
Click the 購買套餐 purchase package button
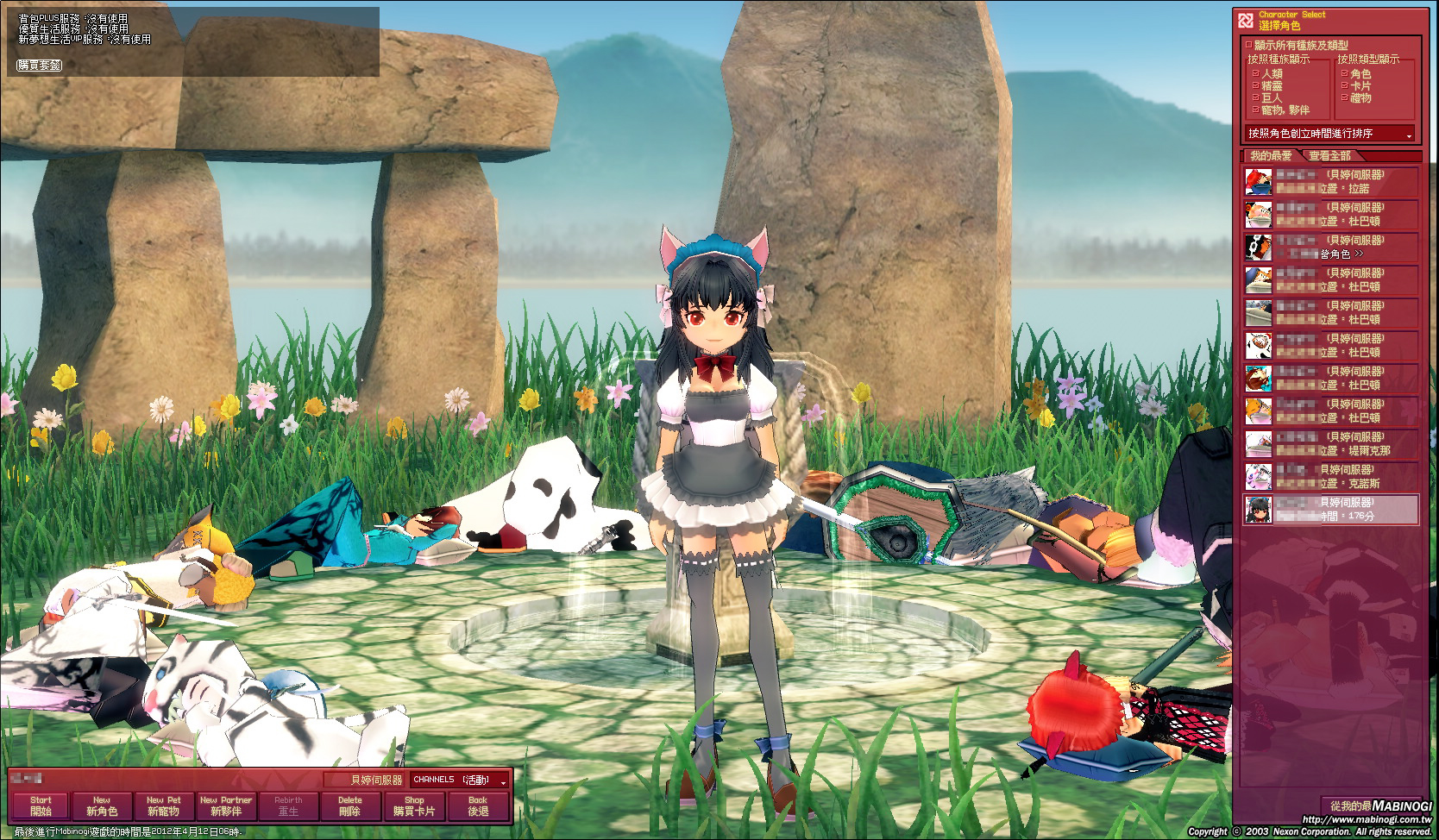[x=39, y=66]
